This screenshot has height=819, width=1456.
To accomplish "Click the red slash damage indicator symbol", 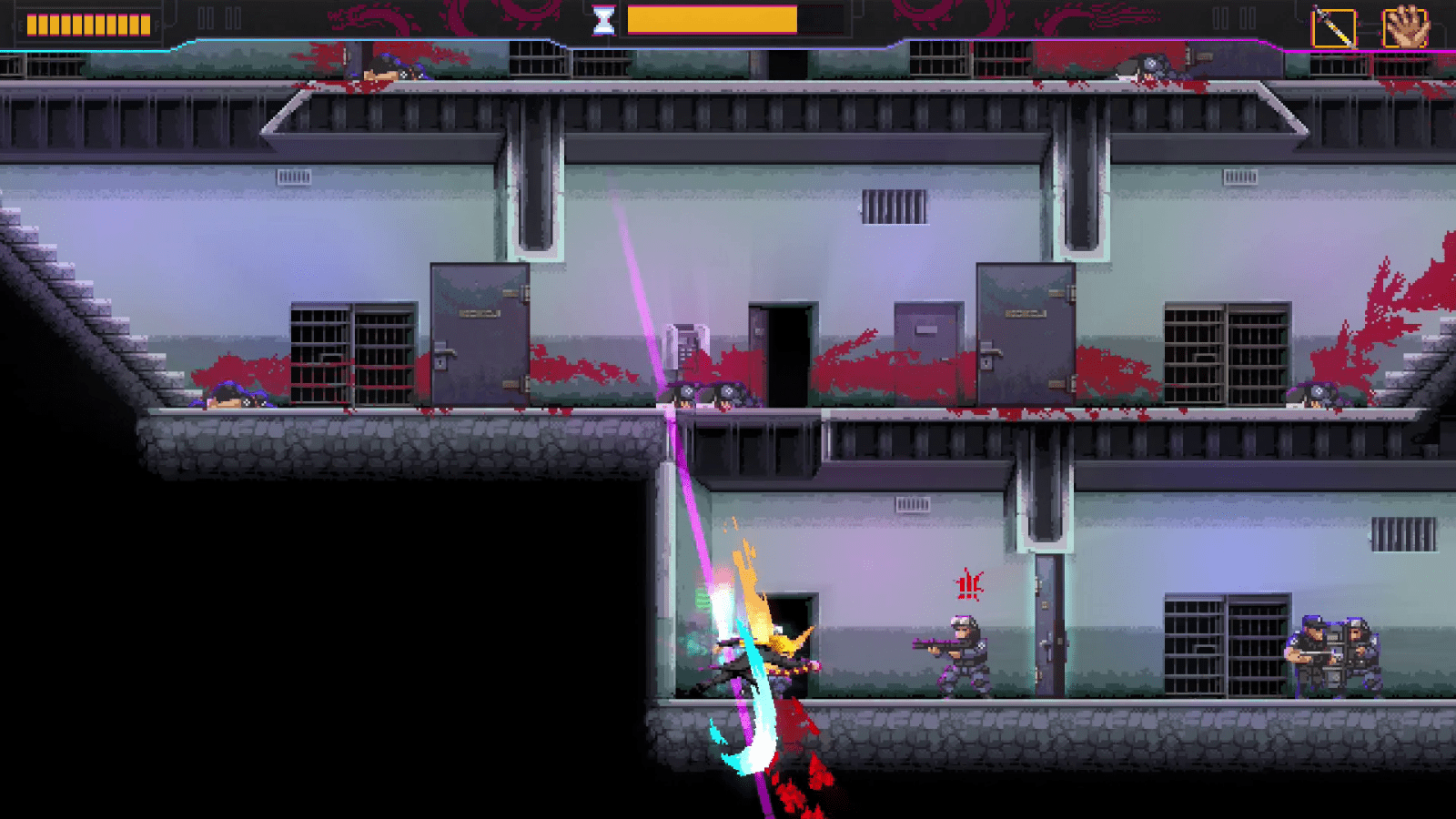I will (x=968, y=582).
